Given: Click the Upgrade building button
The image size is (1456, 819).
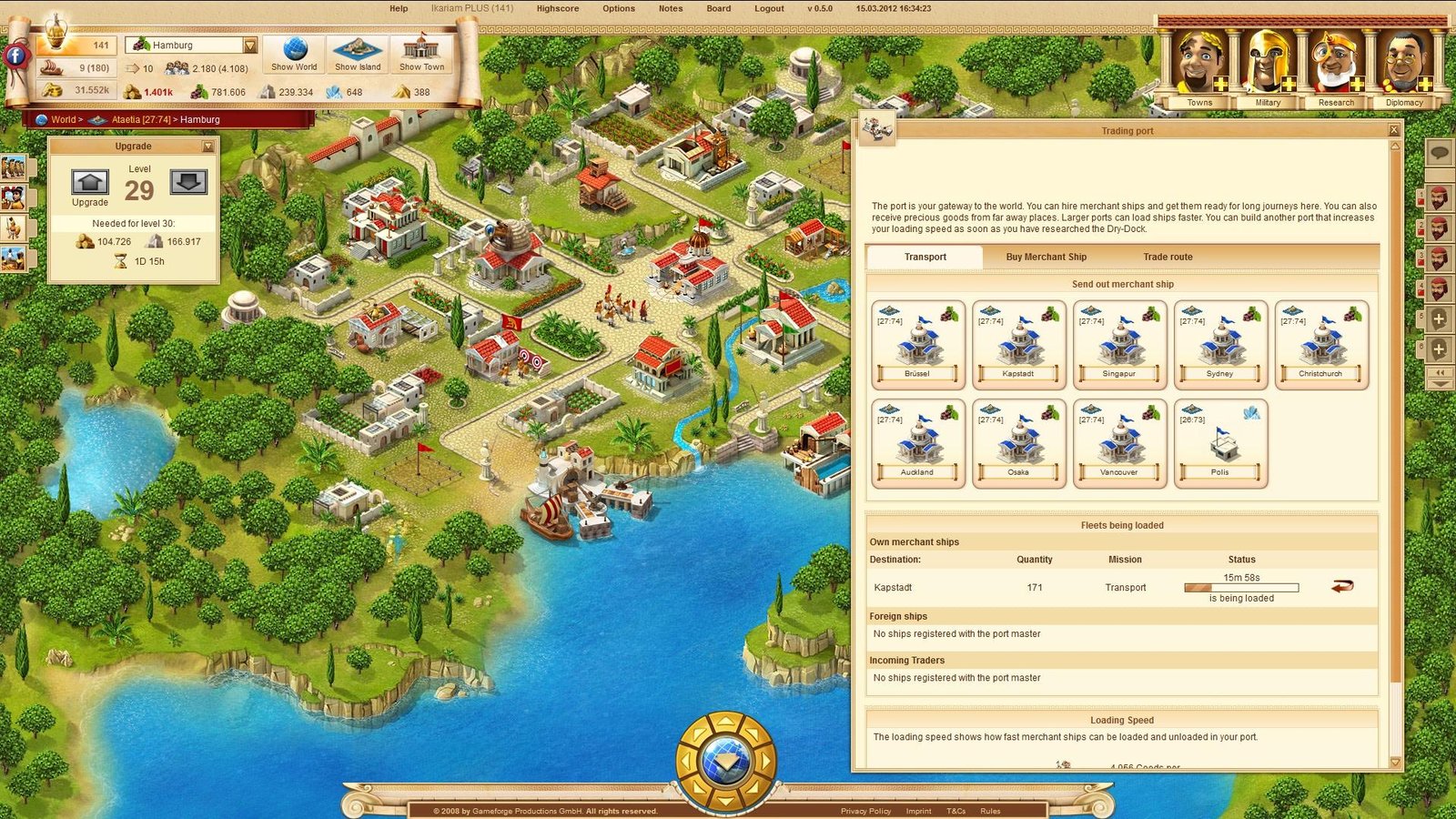Looking at the screenshot, I should [x=90, y=183].
